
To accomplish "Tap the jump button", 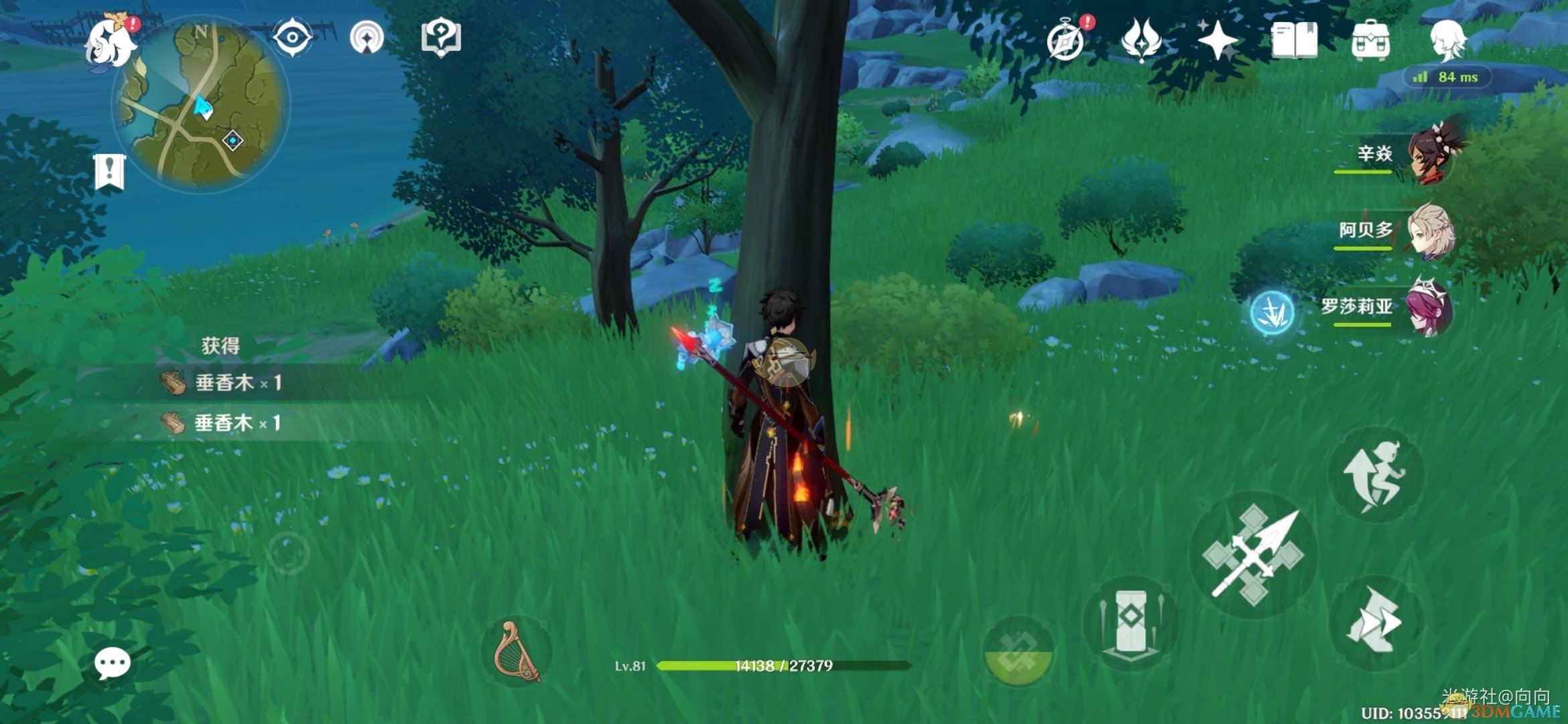I will pos(1375,476).
